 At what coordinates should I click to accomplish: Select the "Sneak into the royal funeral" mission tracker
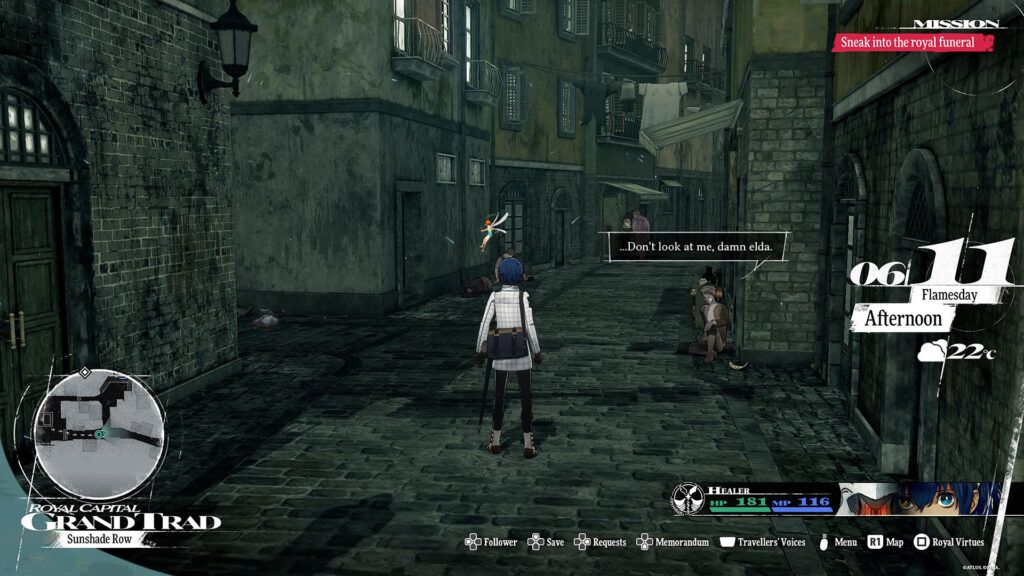tap(915, 43)
